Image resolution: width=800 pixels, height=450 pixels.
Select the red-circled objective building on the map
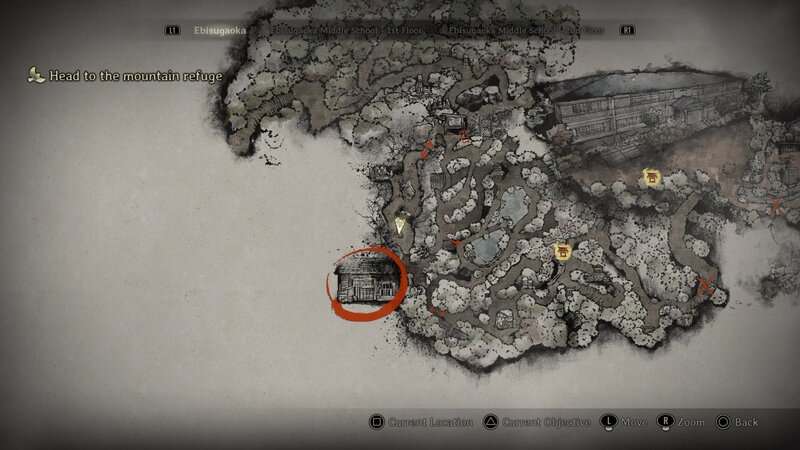(366, 280)
